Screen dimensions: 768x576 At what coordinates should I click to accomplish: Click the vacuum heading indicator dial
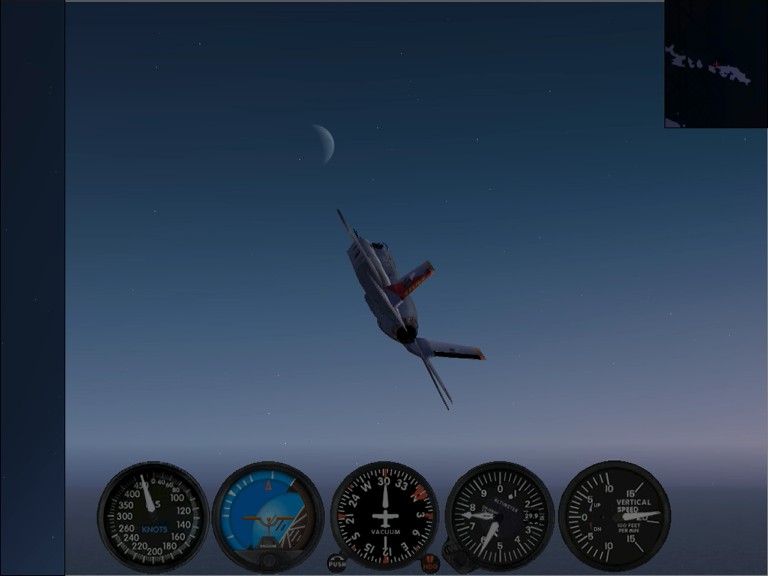(x=384, y=516)
